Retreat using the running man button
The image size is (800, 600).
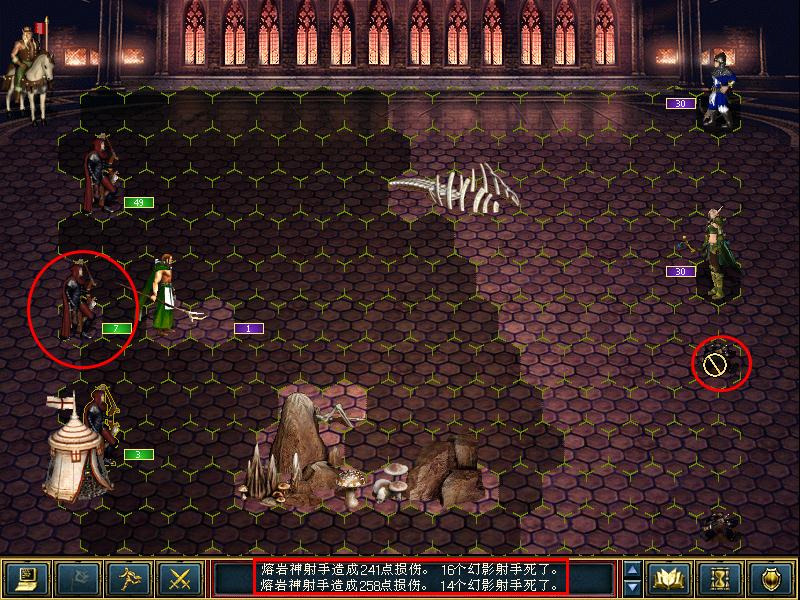point(128,578)
